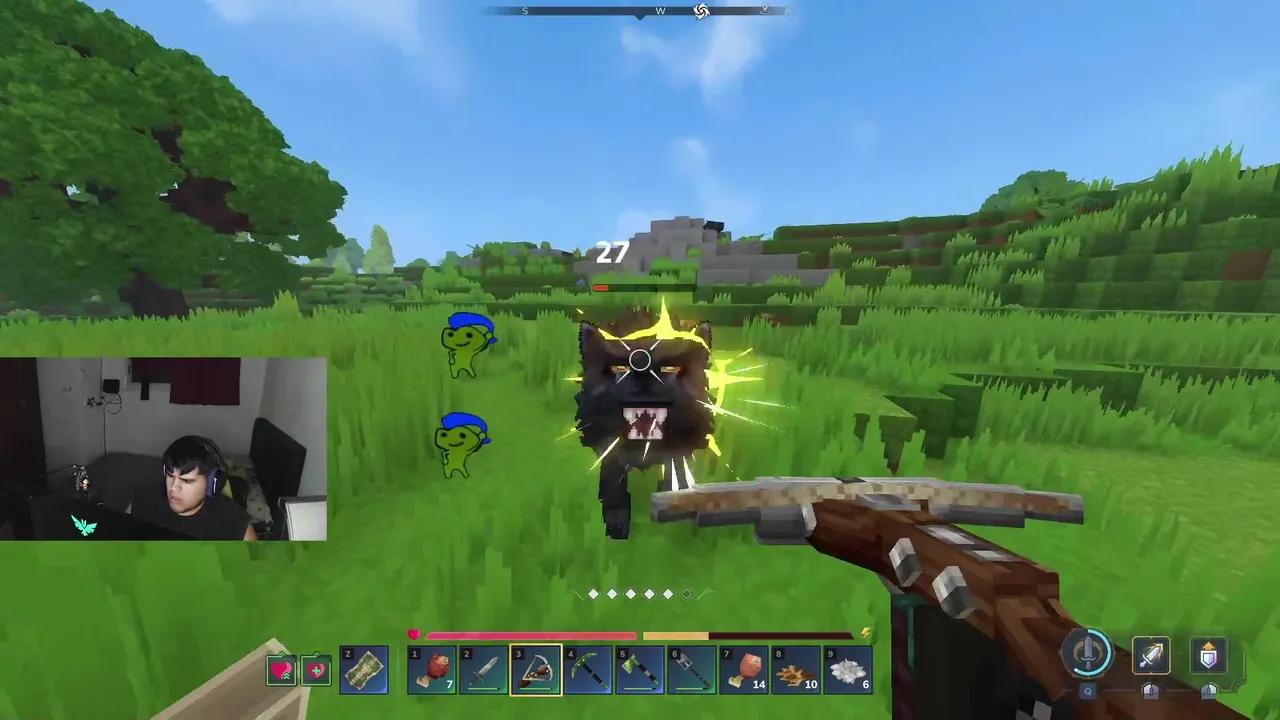Open the map in the Z slot
The image size is (1280, 720).
364,670
